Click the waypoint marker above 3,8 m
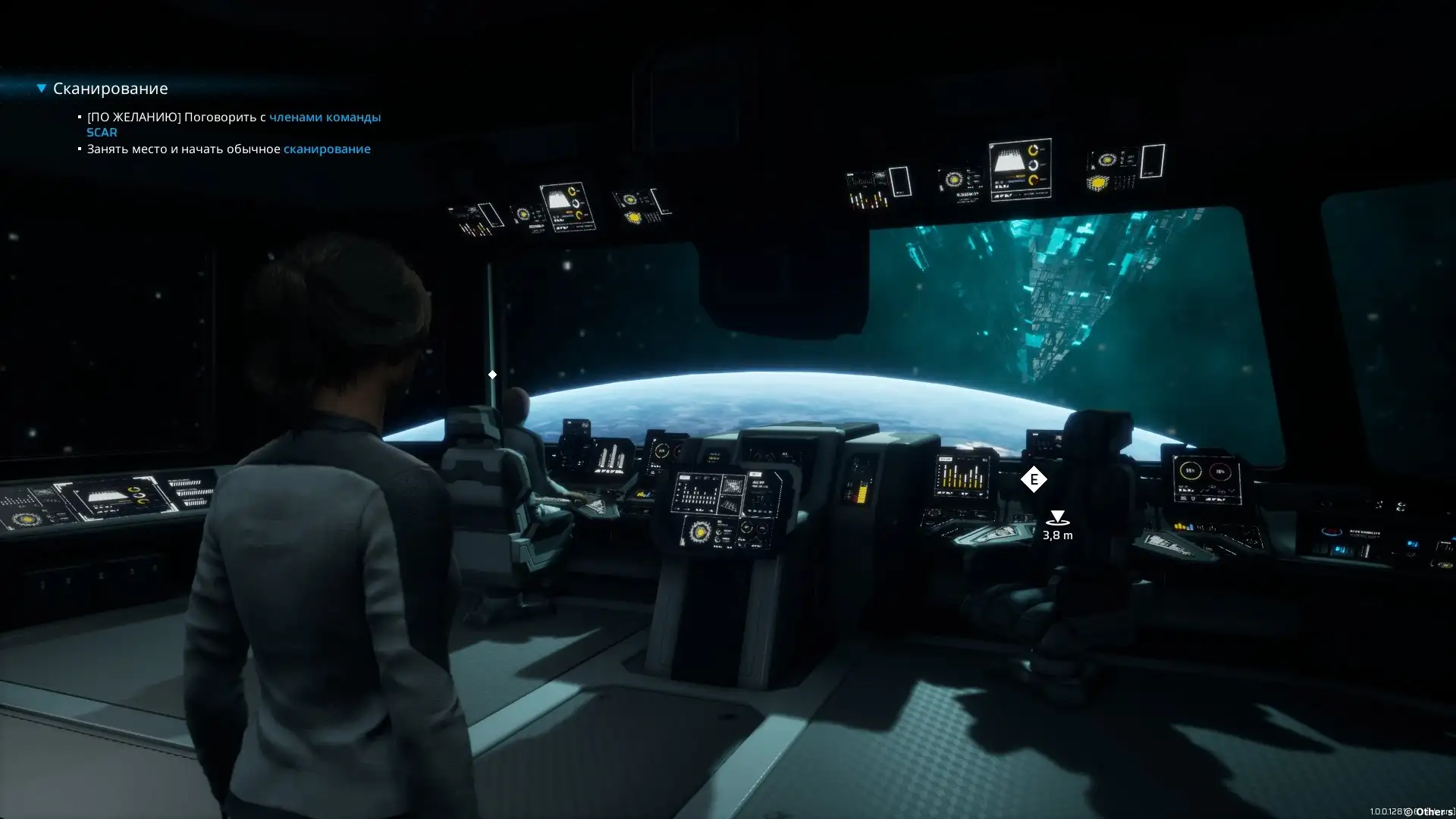The width and height of the screenshot is (1456, 819). tap(1056, 519)
